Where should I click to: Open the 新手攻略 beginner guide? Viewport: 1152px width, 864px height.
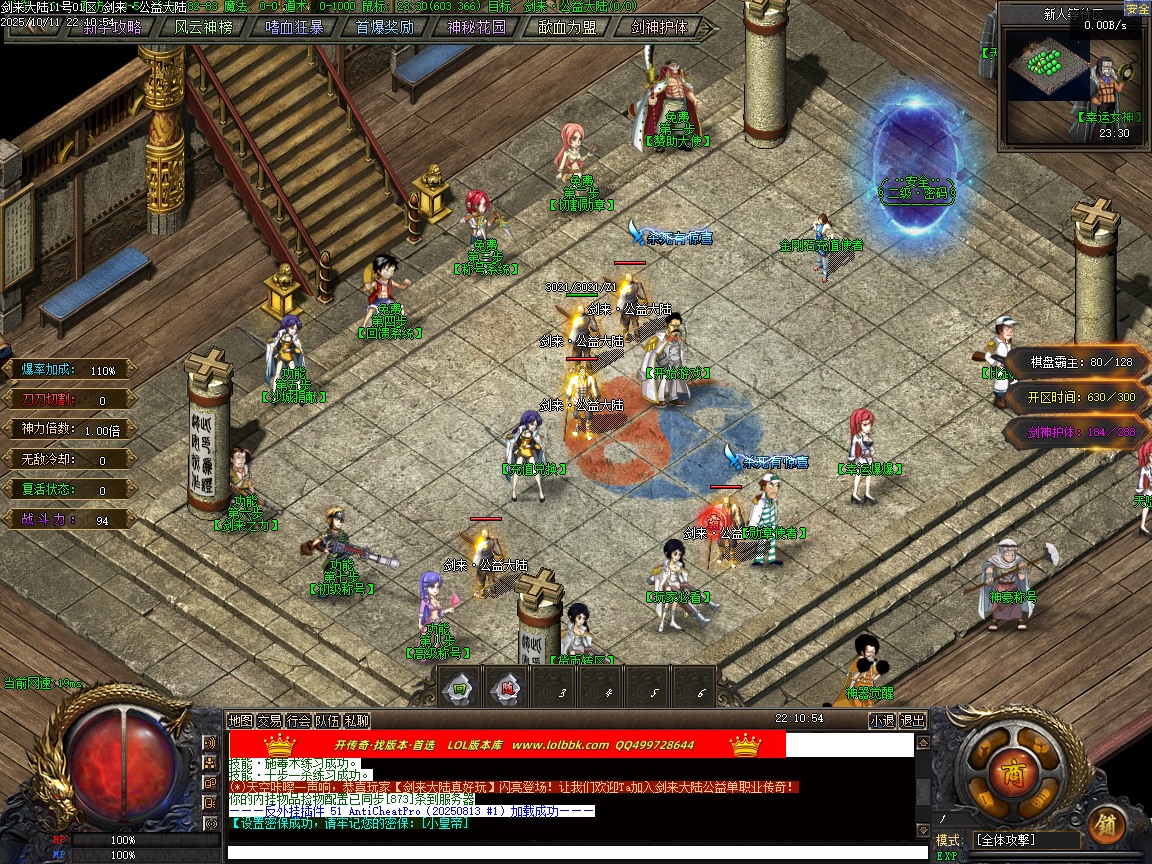(x=112, y=28)
